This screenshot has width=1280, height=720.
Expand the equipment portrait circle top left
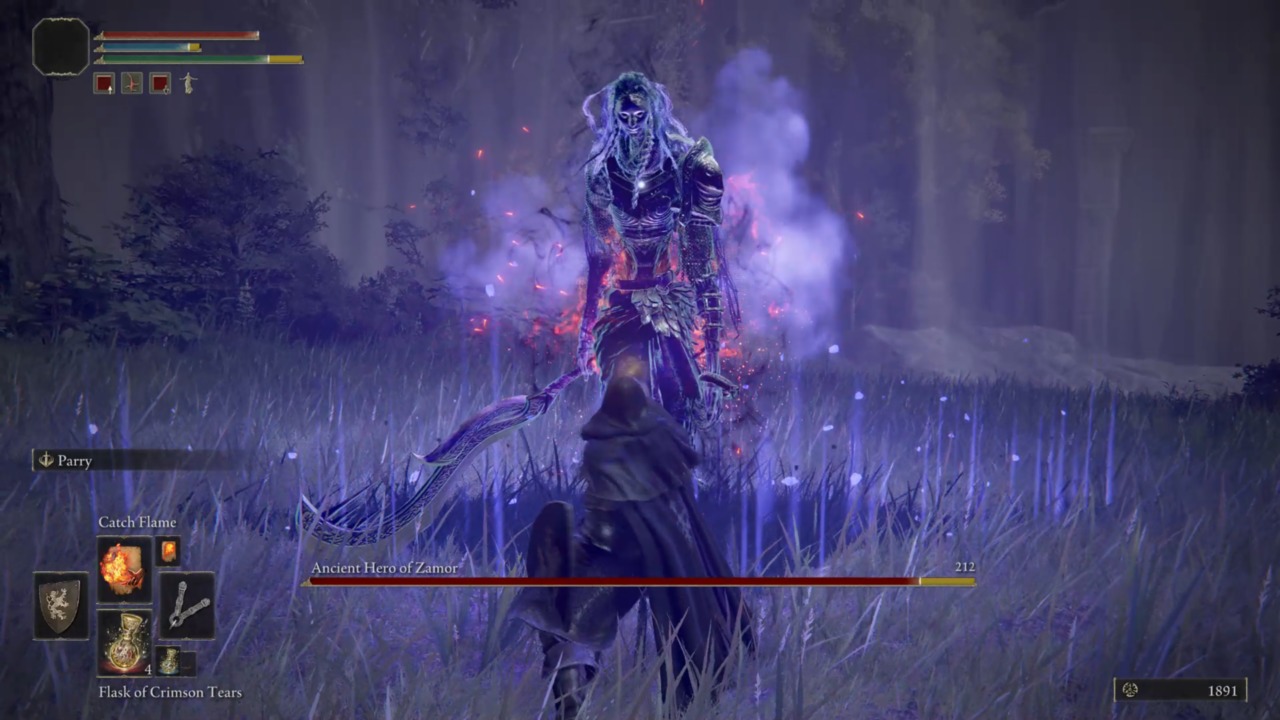(x=58, y=45)
